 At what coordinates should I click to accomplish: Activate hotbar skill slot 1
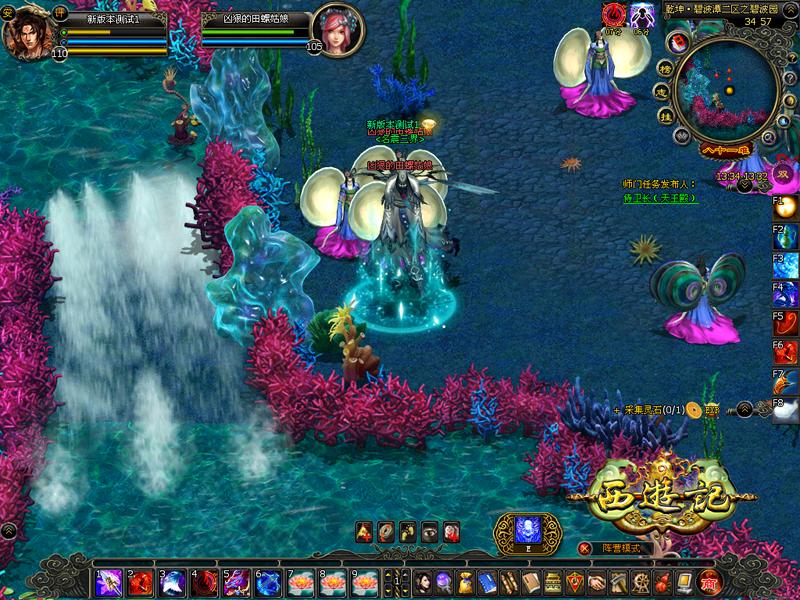109,582
